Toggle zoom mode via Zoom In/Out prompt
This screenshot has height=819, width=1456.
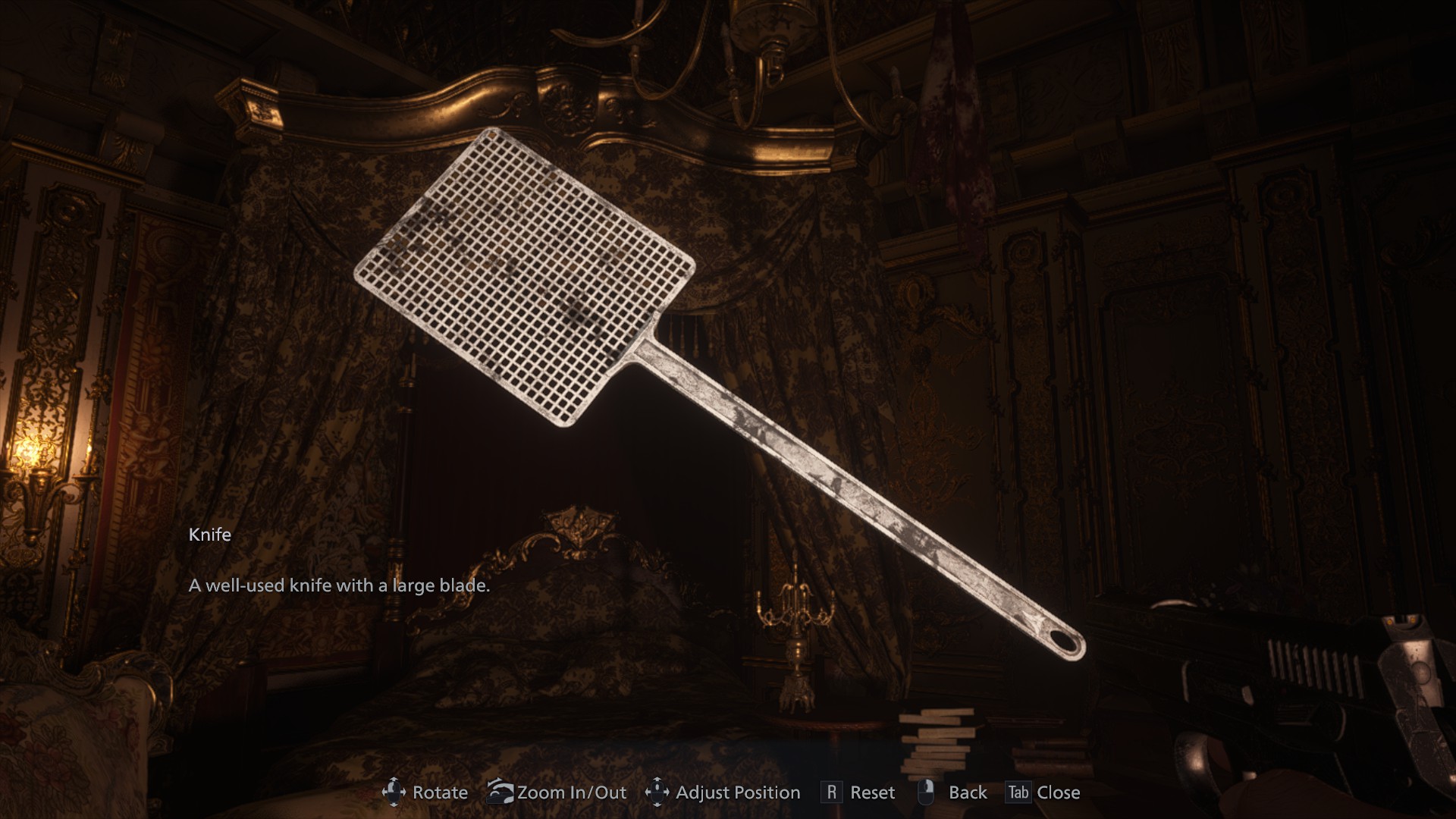coord(571,792)
